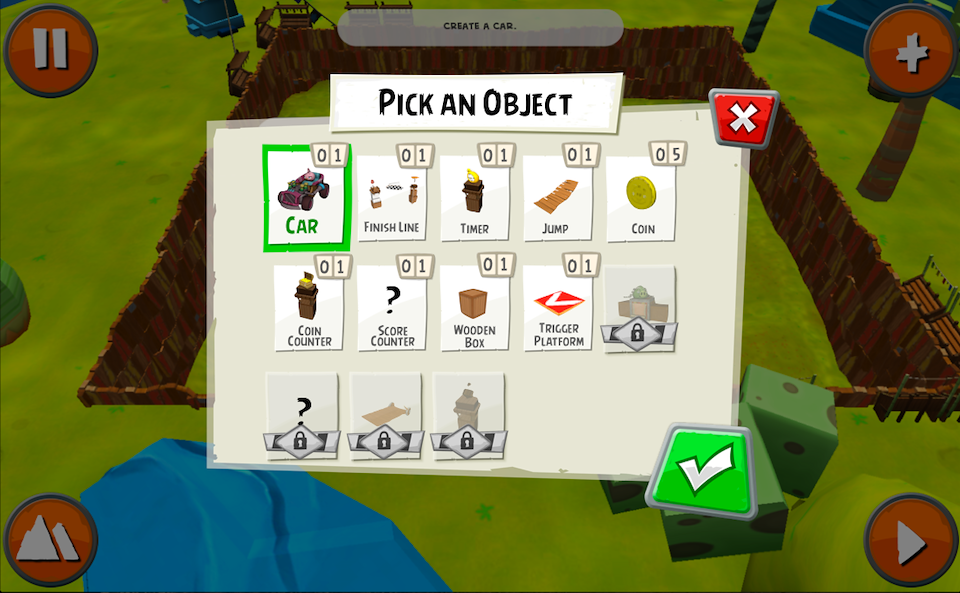Click the locked question mark tile
Viewport: 960px width, 593px height.
301,416
